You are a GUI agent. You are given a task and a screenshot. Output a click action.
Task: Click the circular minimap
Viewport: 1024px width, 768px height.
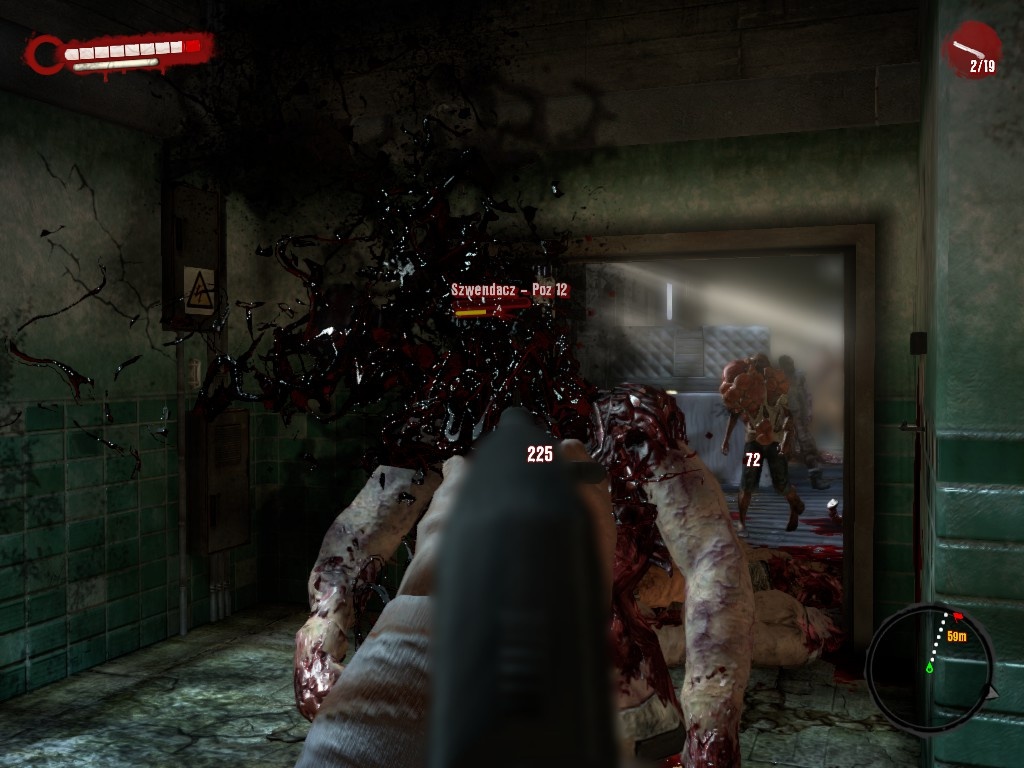point(929,667)
